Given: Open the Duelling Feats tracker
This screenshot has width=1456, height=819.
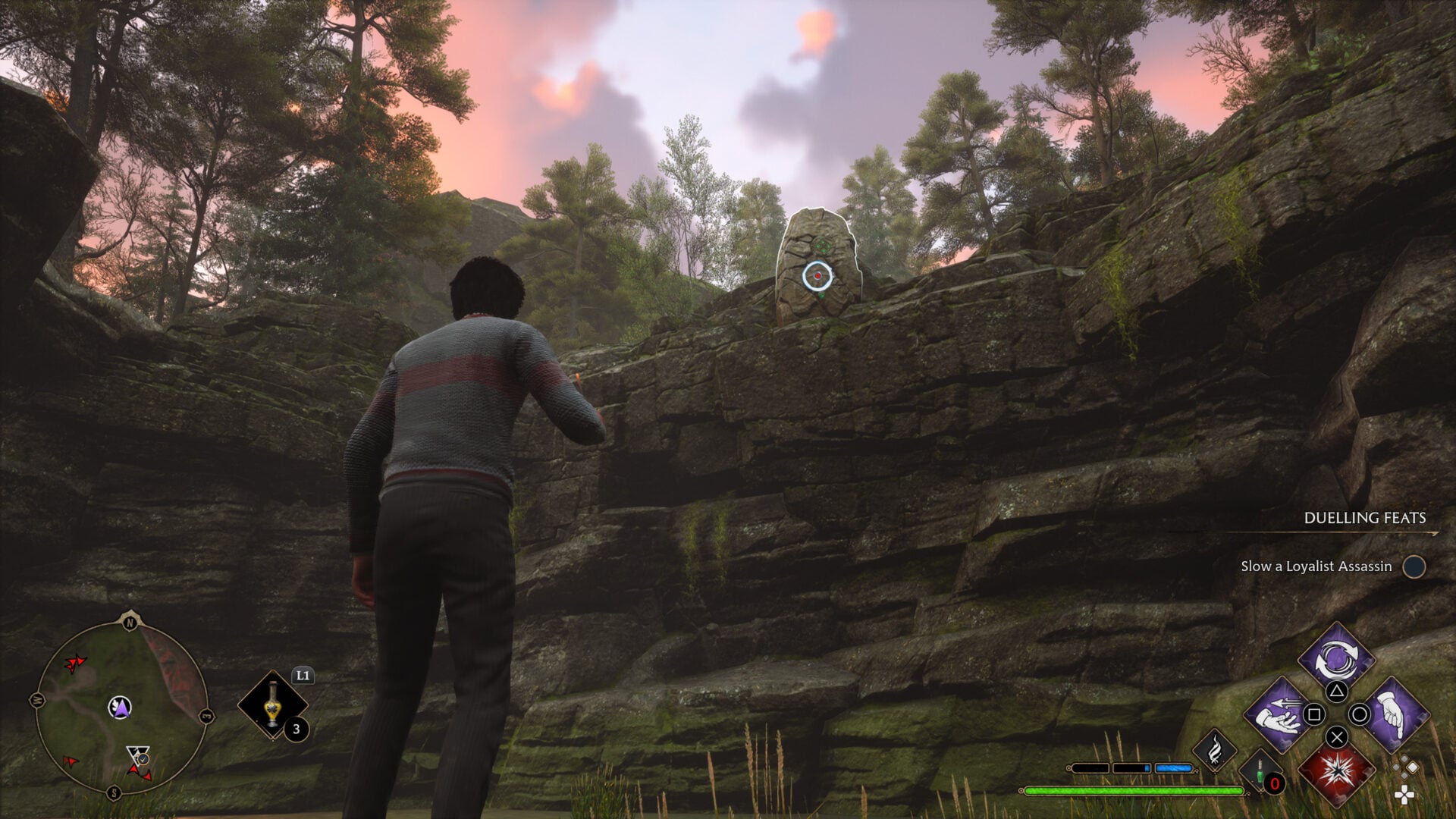Looking at the screenshot, I should pos(1364,518).
